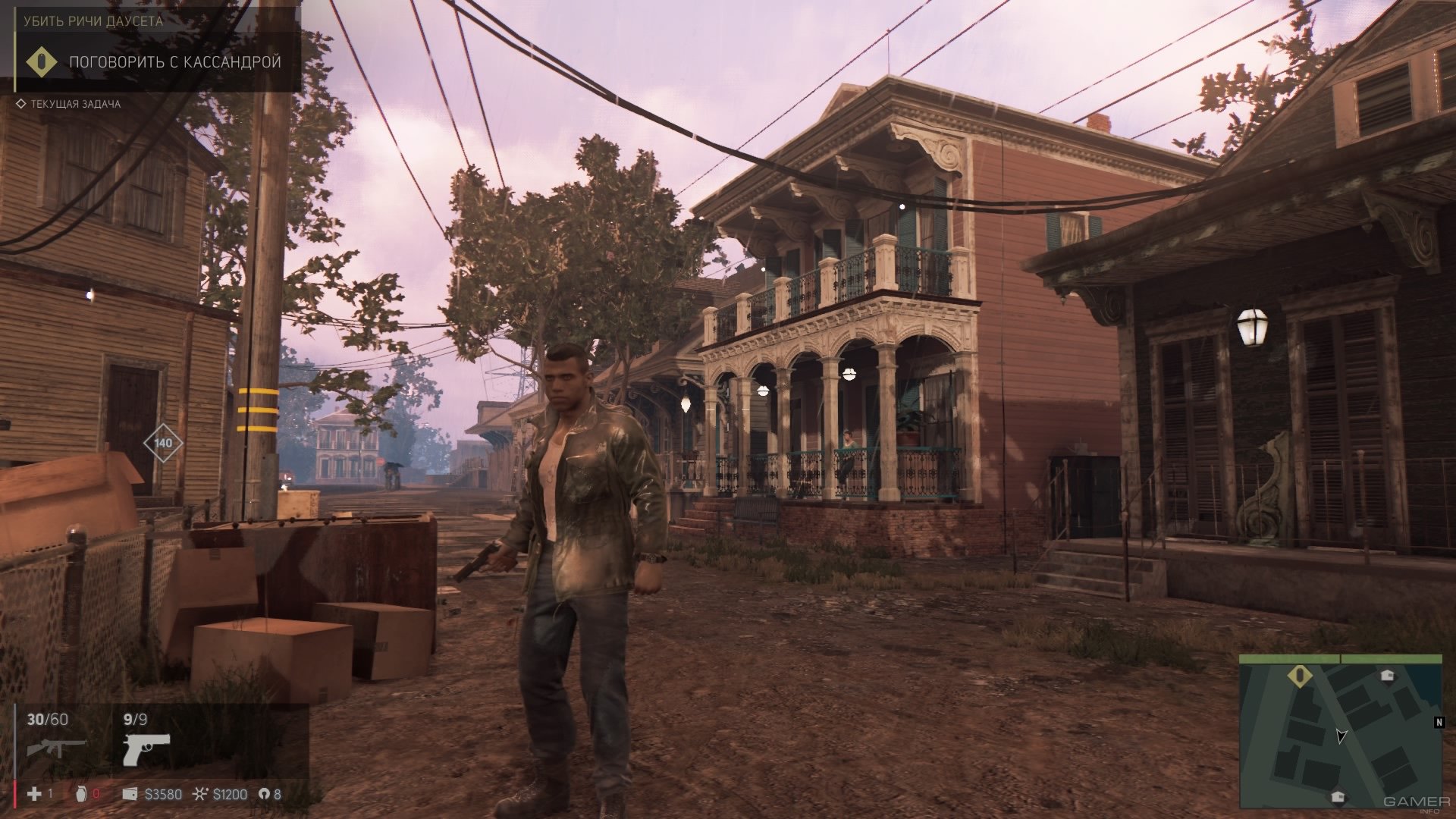This screenshot has height=819, width=1456.
Task: Click the yellow diamond objective icon in tracker
Action: [x=42, y=62]
